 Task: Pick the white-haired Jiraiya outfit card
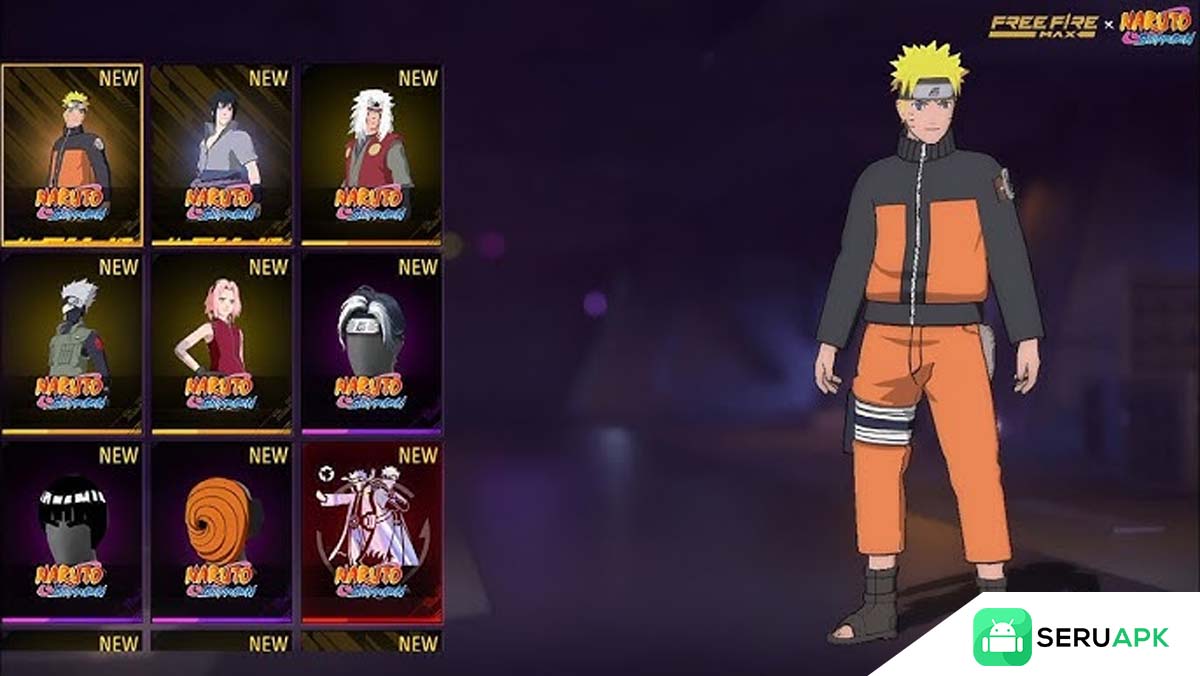pos(371,155)
